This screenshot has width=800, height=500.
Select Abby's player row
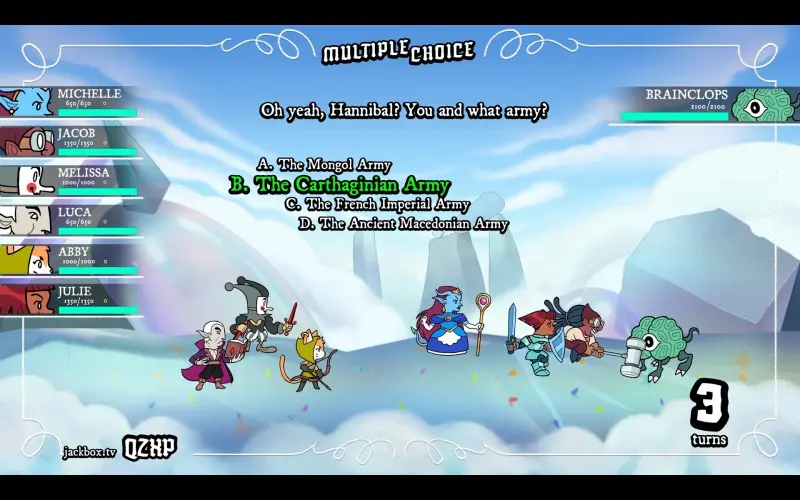click(x=70, y=260)
